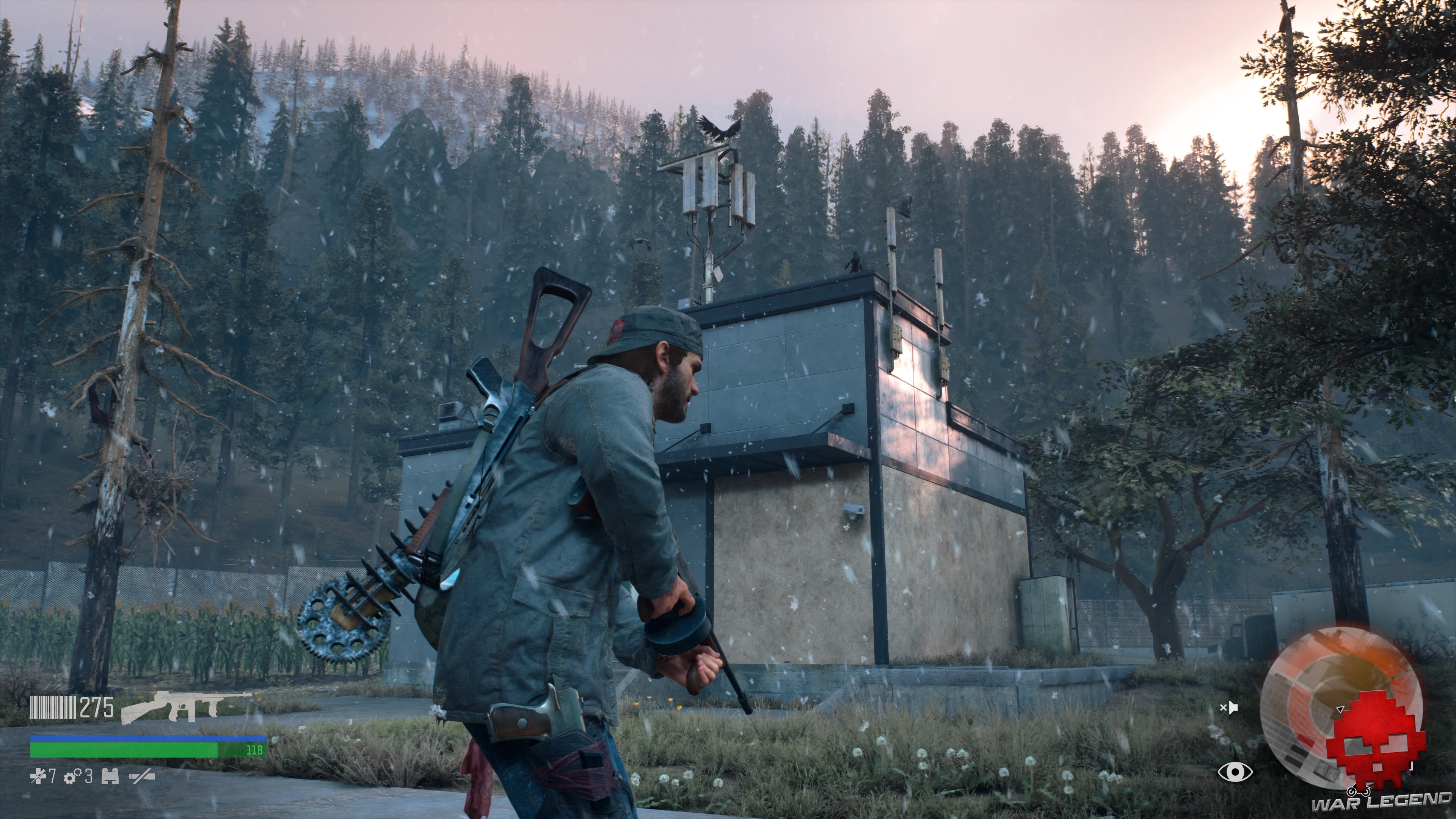
Task: Click the player direction marker on the minimap
Action: coord(1340,709)
